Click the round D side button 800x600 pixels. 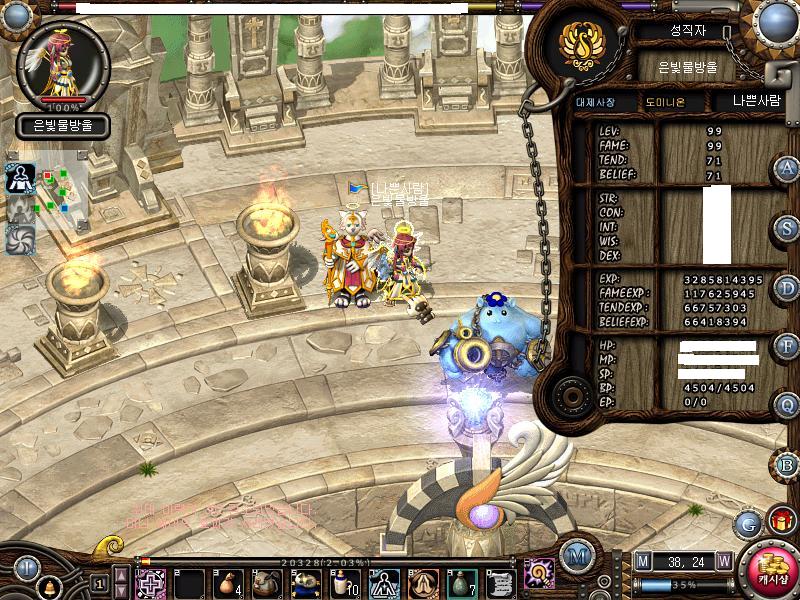(788, 288)
